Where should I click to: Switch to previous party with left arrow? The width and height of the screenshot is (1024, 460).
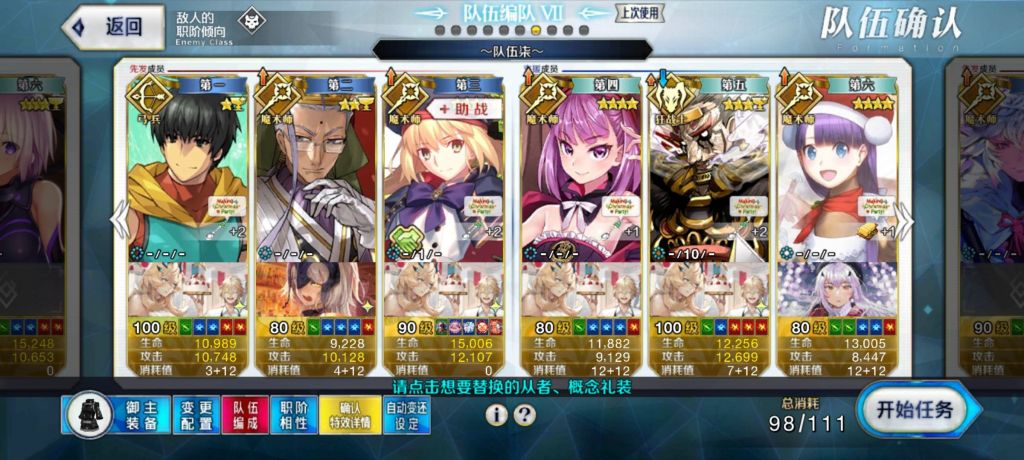(119, 220)
